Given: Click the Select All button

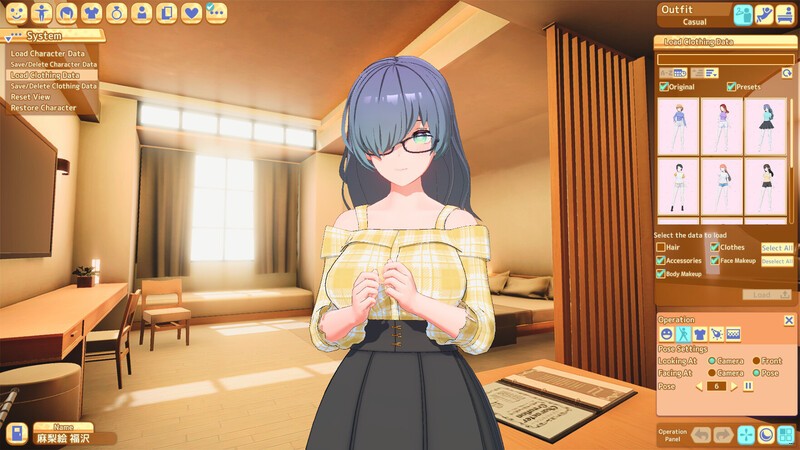Looking at the screenshot, I should (777, 248).
